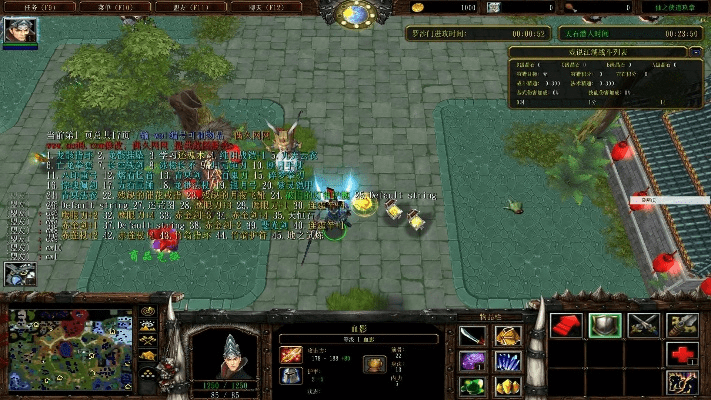
Task: Activate the red boot move command
Action: (x=565, y=325)
